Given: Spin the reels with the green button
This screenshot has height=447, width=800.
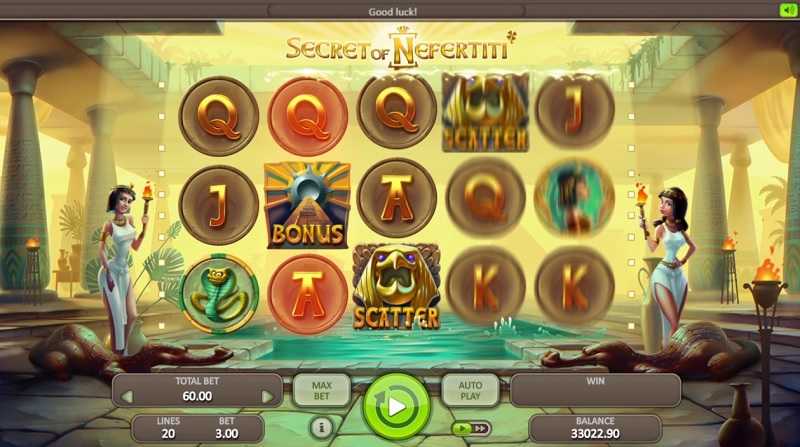Looking at the screenshot, I should click(x=396, y=406).
